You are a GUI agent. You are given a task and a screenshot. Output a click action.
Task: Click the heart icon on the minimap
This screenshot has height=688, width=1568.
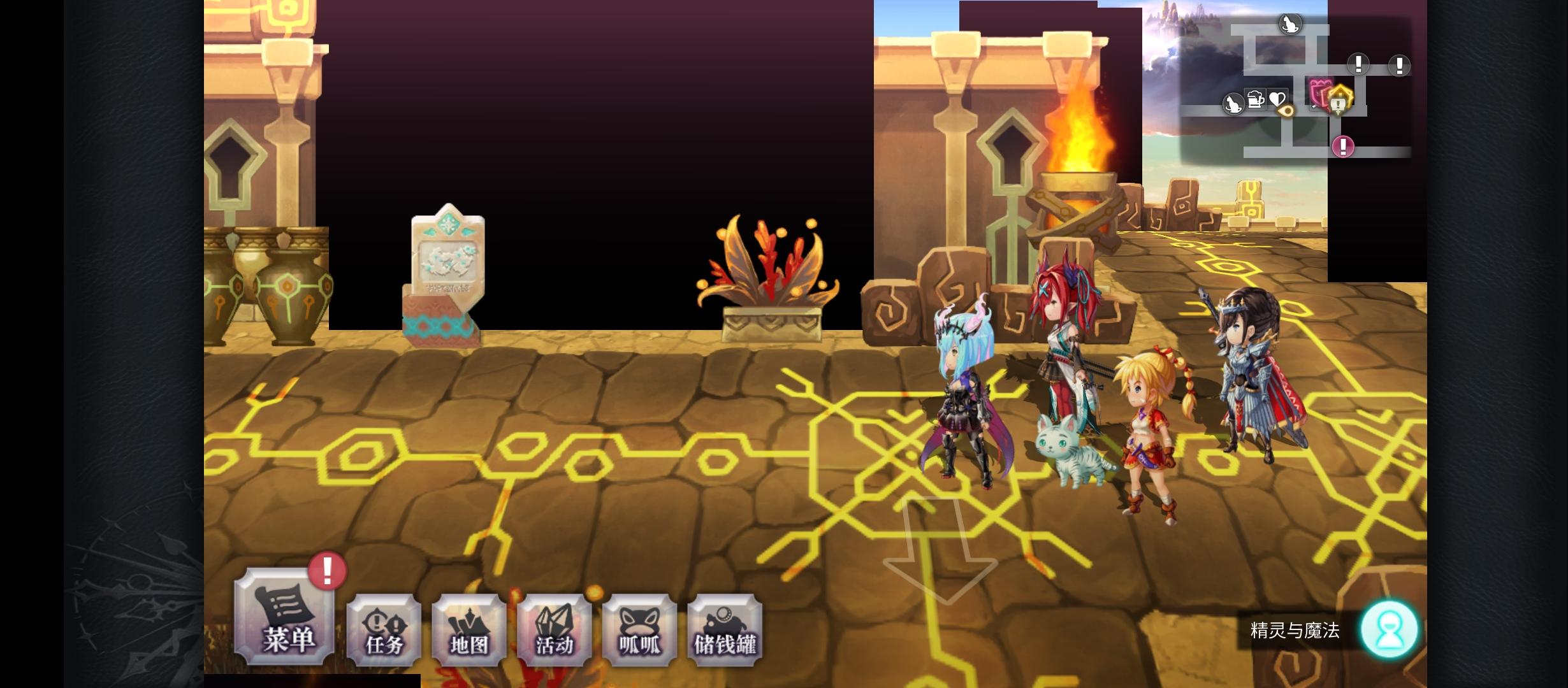tap(1277, 99)
